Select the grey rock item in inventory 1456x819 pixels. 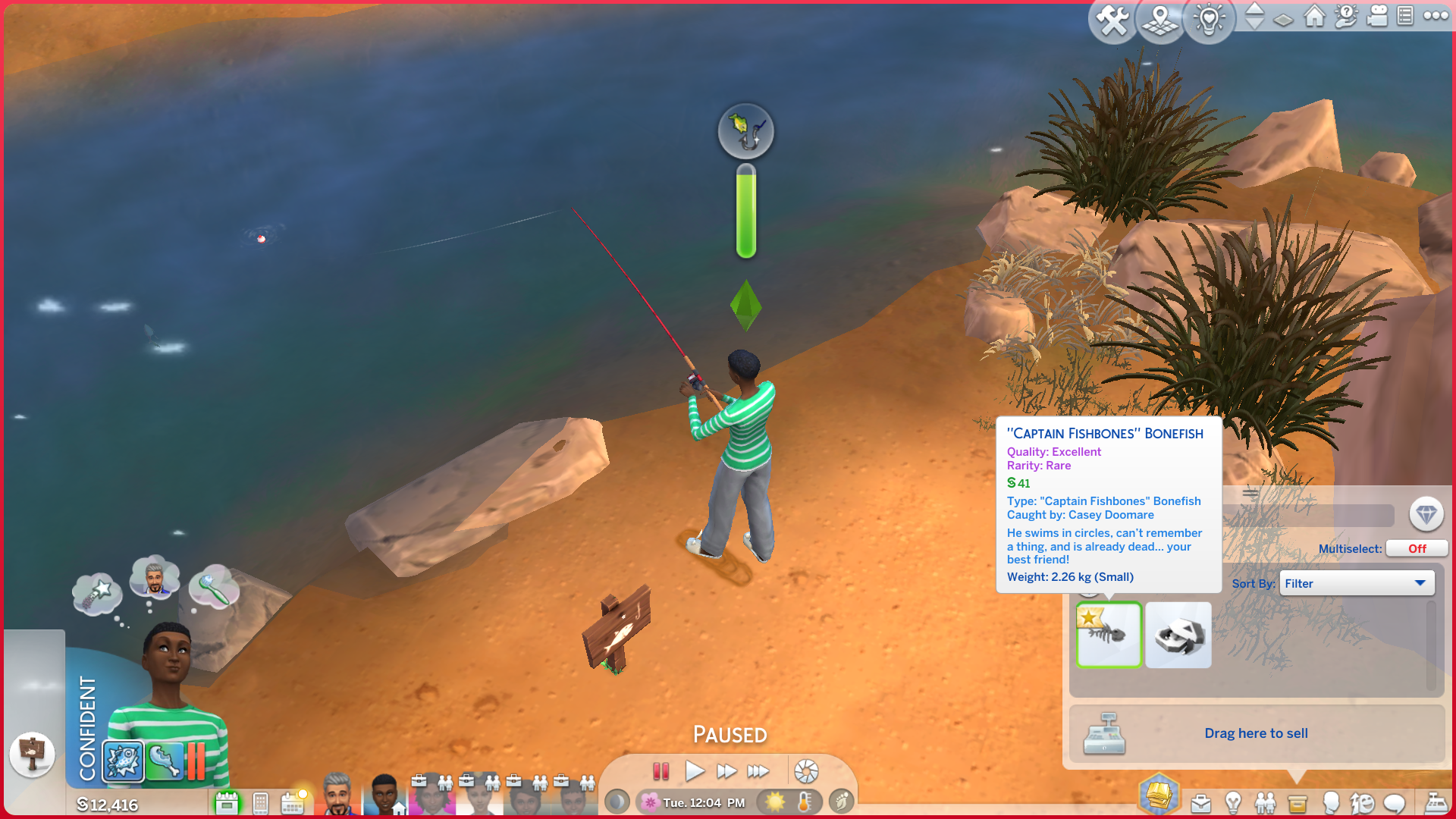click(1178, 635)
